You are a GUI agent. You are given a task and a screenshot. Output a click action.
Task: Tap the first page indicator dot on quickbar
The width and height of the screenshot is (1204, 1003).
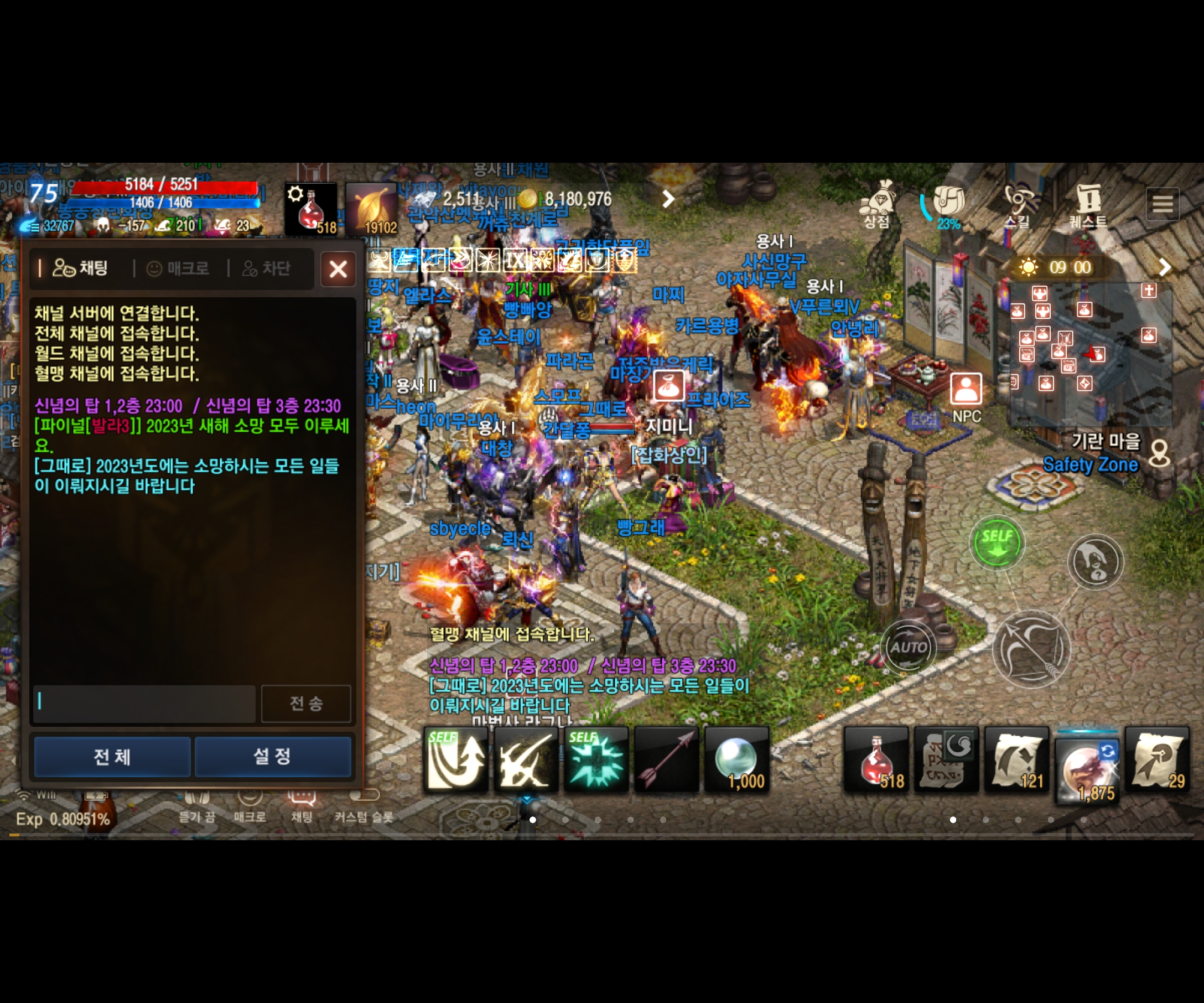533,820
